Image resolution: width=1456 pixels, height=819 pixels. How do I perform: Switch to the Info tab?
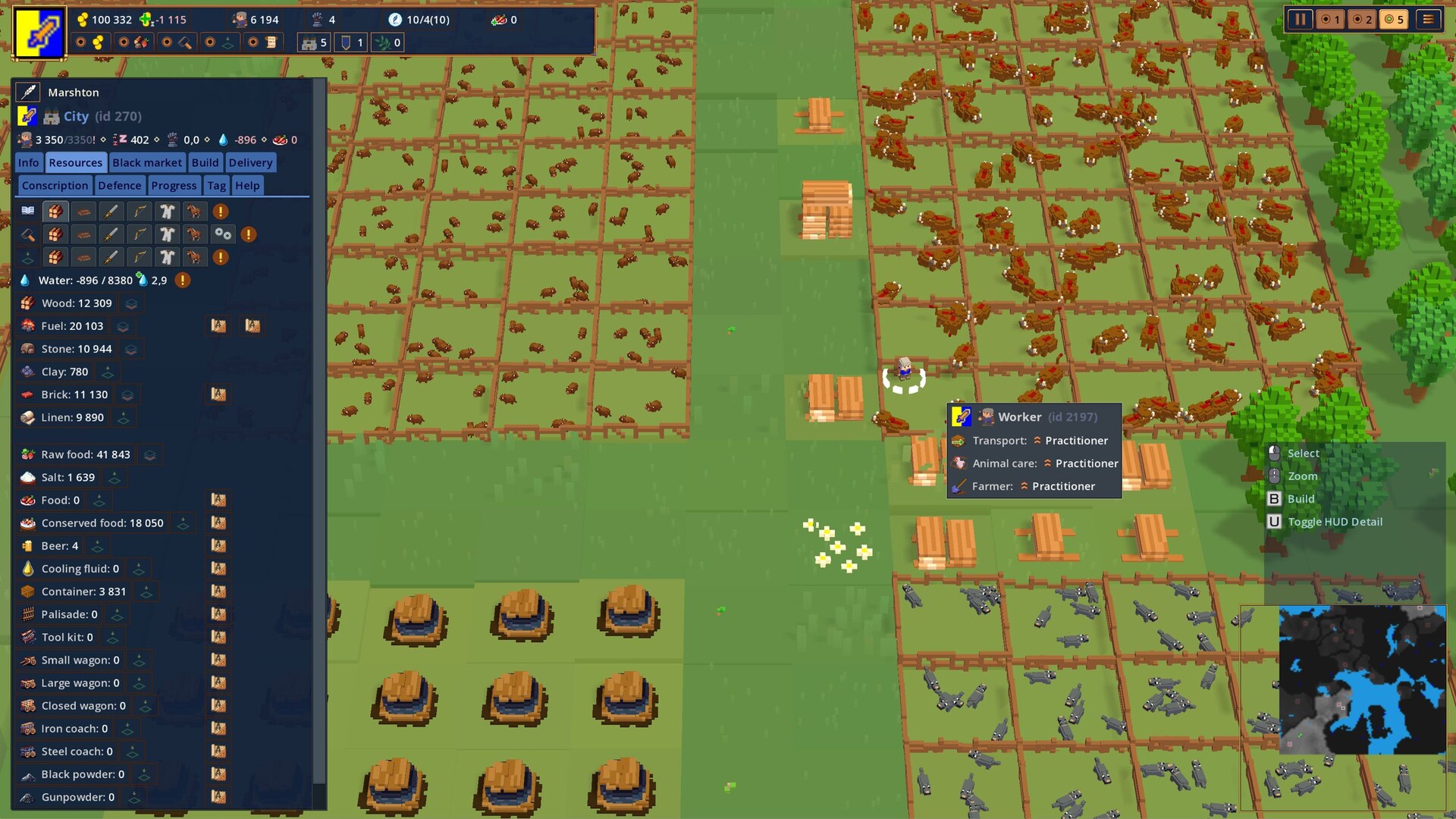pyautogui.click(x=29, y=162)
